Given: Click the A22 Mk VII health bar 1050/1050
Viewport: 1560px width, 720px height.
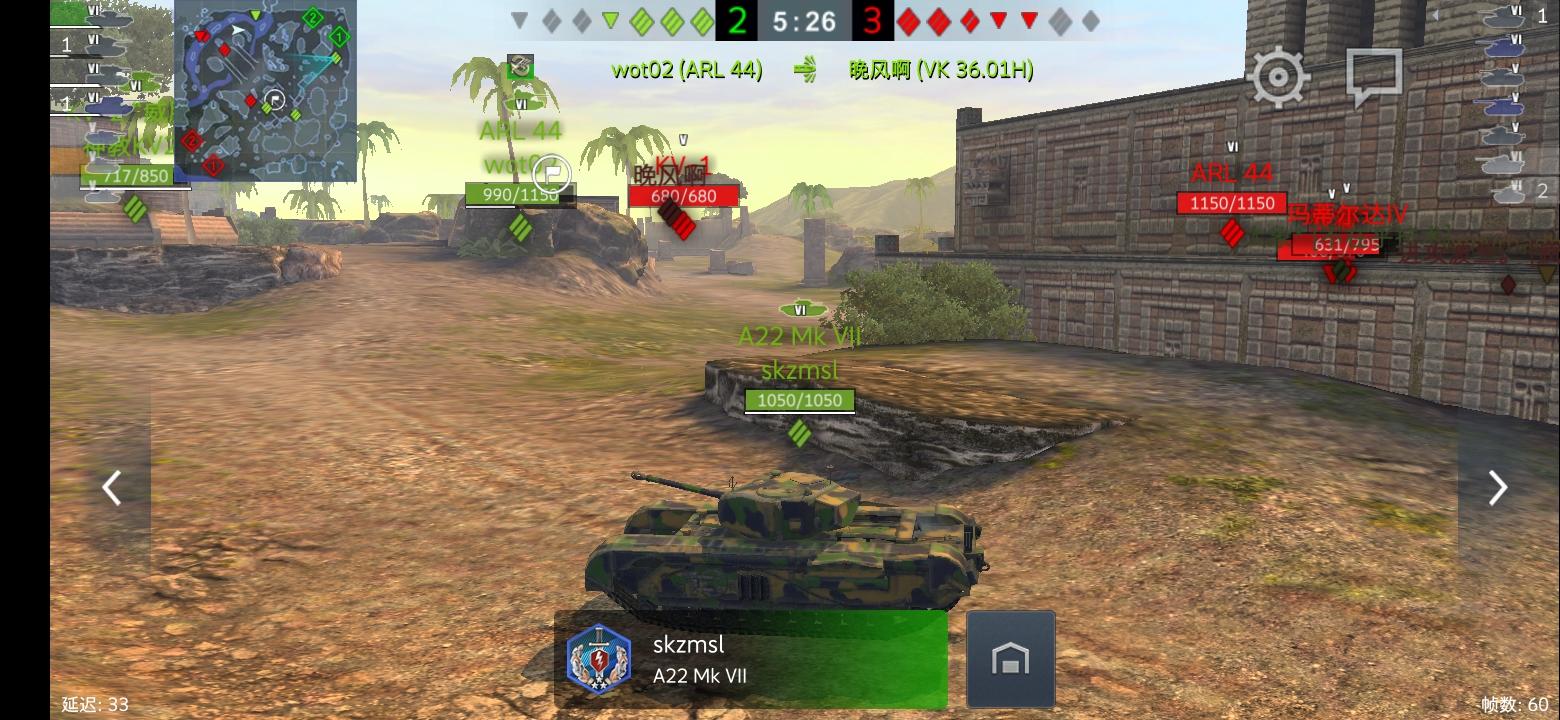Looking at the screenshot, I should point(800,400).
